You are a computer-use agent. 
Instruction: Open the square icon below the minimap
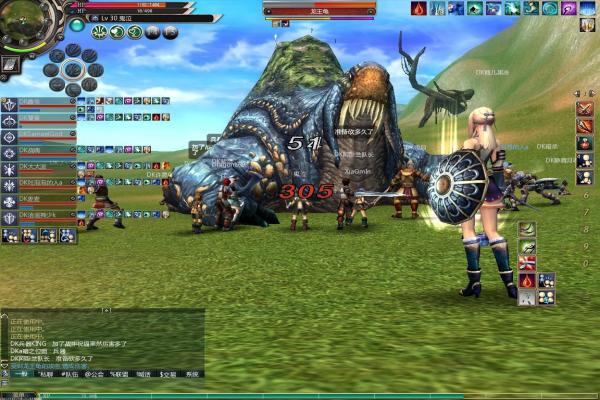(9, 64)
